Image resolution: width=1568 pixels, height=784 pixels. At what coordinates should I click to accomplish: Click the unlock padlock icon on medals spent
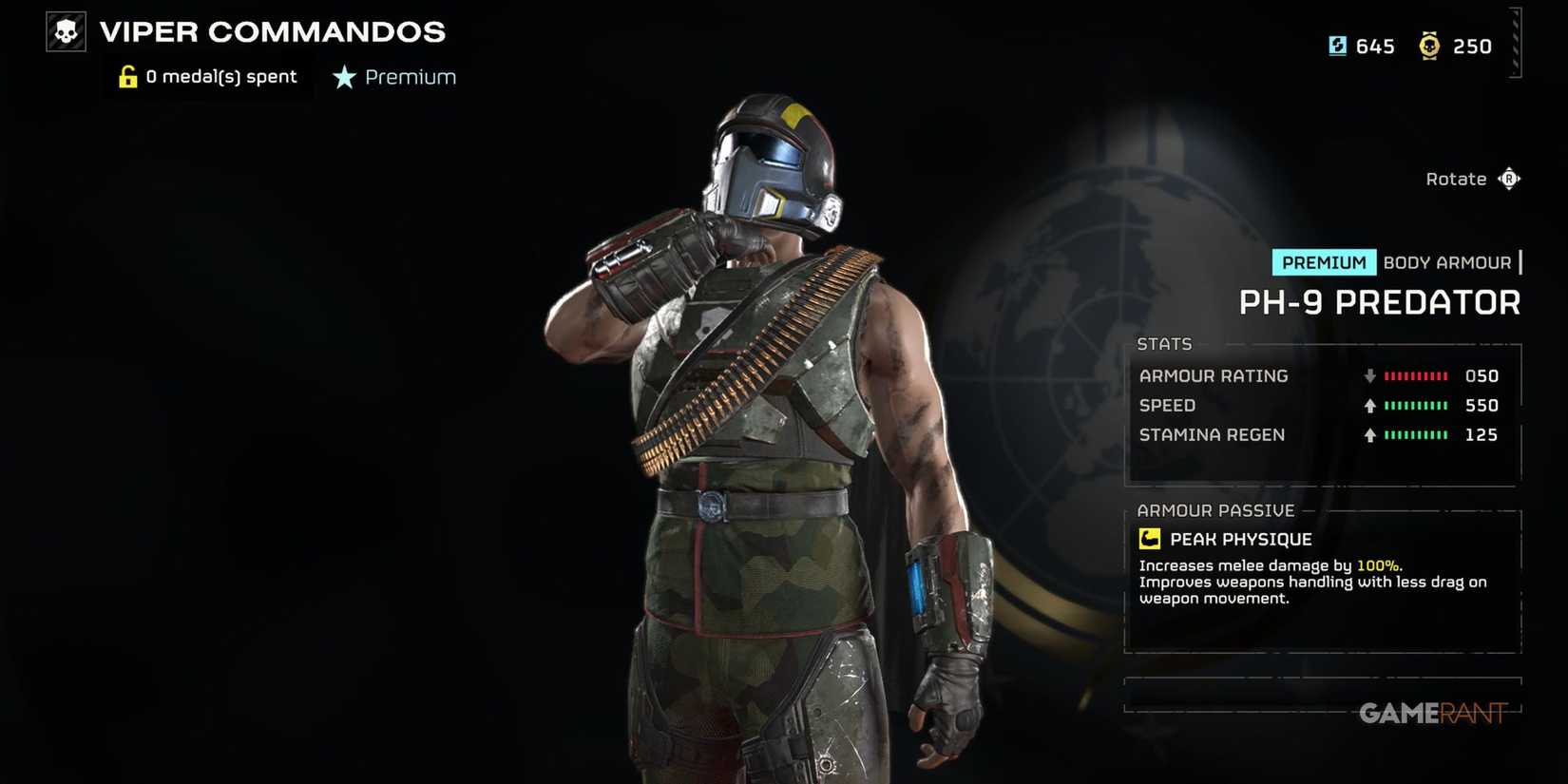(127, 76)
